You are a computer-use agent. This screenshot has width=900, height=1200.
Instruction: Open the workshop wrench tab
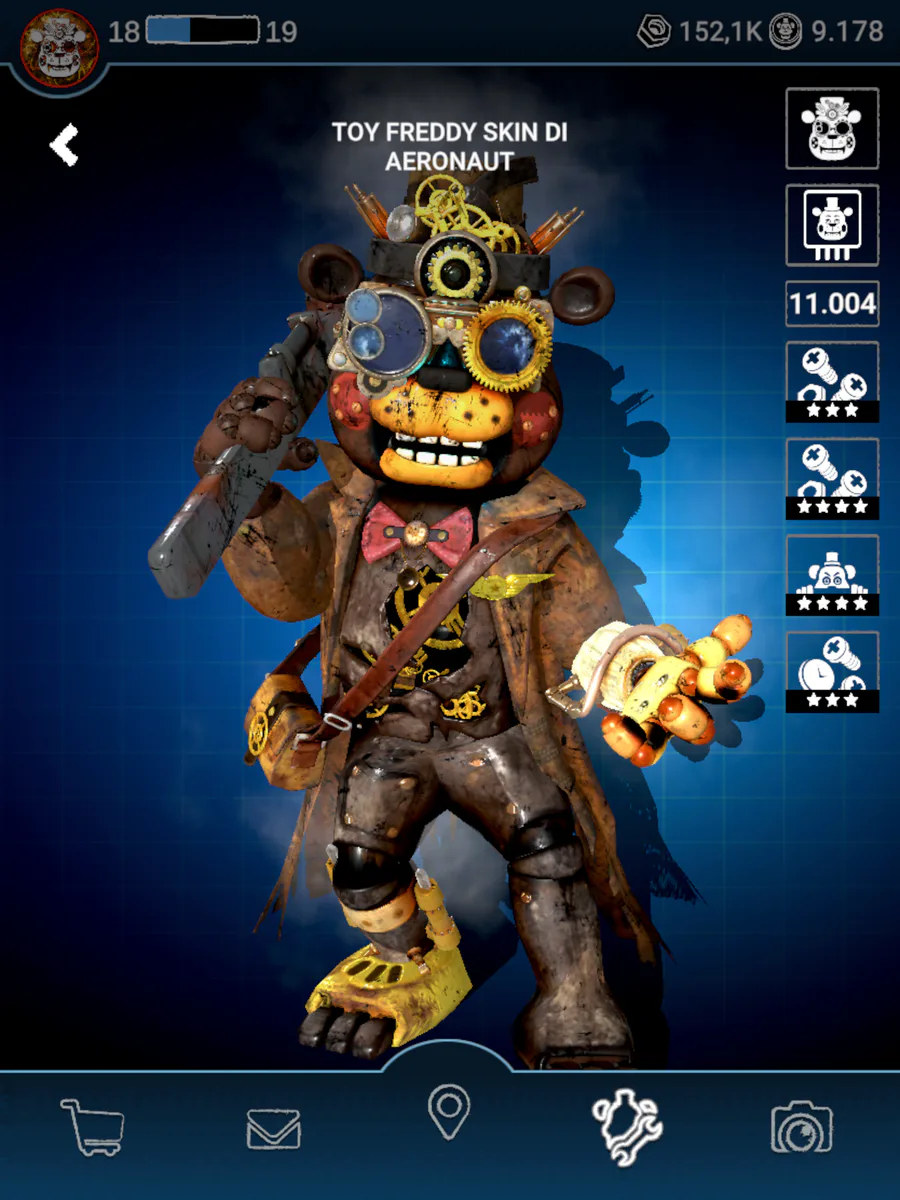626,1128
